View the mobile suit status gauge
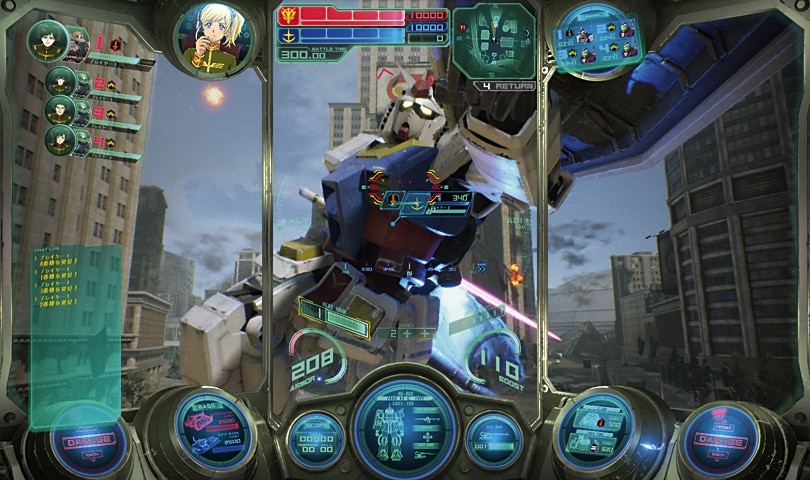Viewport: 810px width, 480px height. [405, 428]
